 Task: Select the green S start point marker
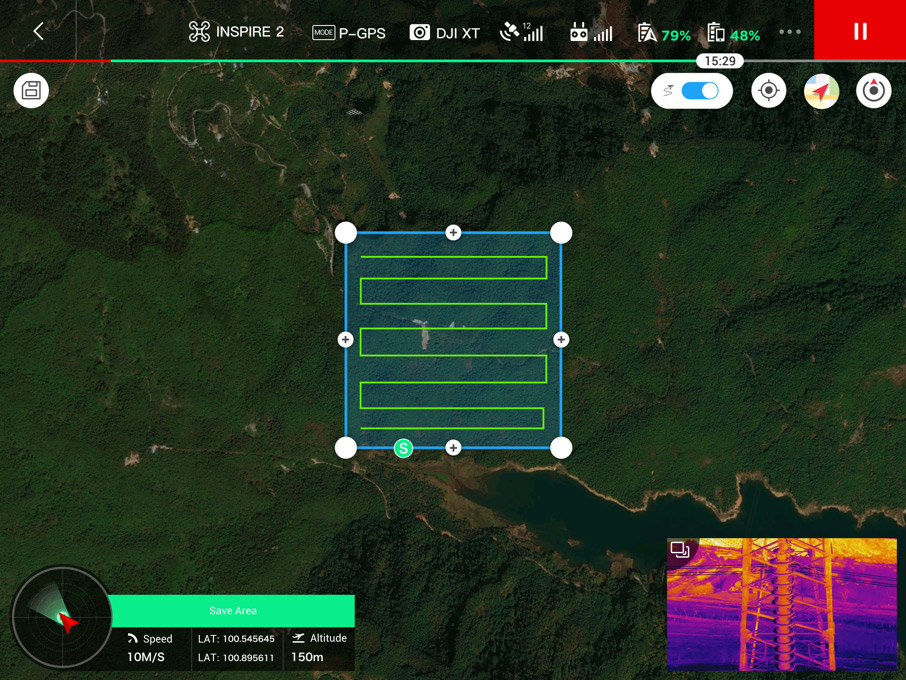click(x=403, y=448)
